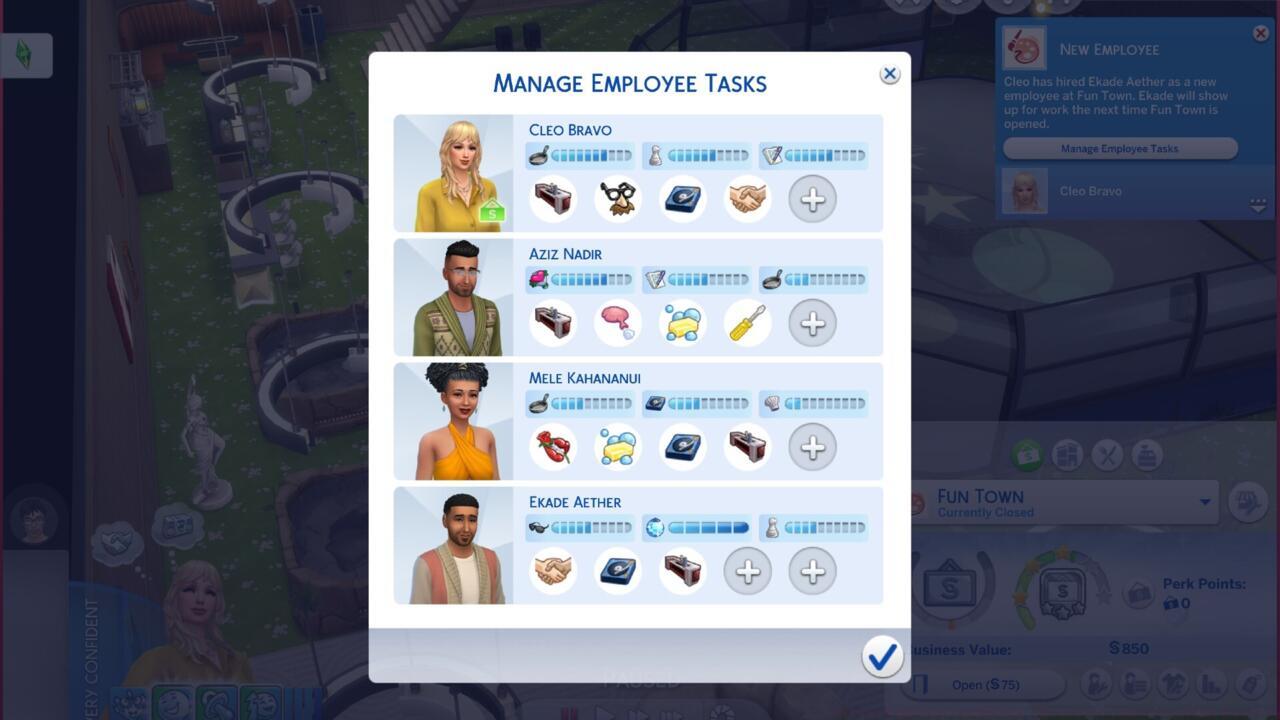
Task: Toggle the DJ booth task for Ekade Aether
Action: (617, 571)
